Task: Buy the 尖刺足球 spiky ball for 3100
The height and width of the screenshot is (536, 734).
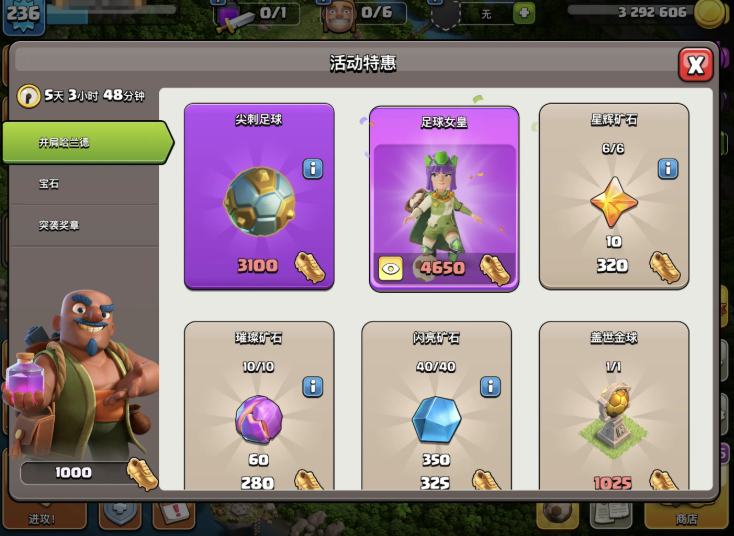Action: coord(259,197)
